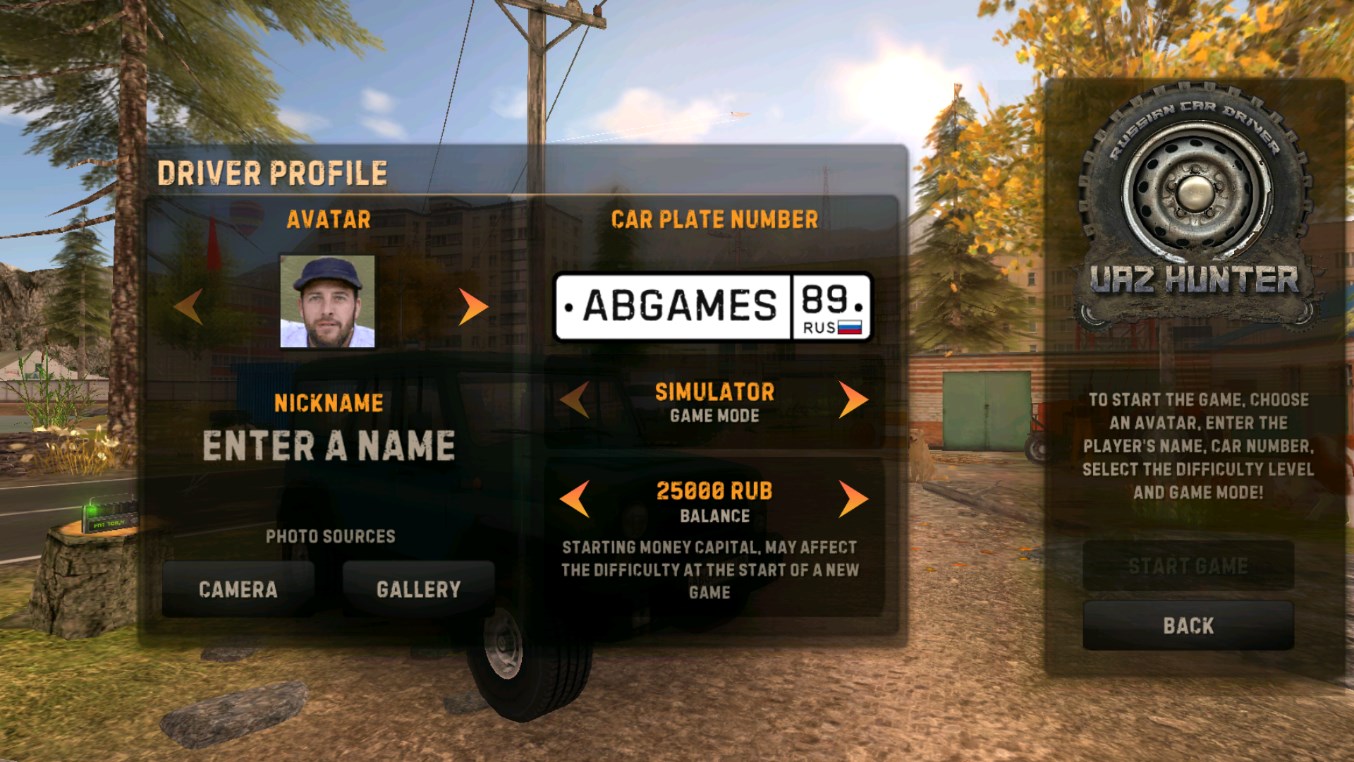Image resolution: width=1354 pixels, height=762 pixels.
Task: Switch to next game mode after Simulator
Action: point(852,400)
